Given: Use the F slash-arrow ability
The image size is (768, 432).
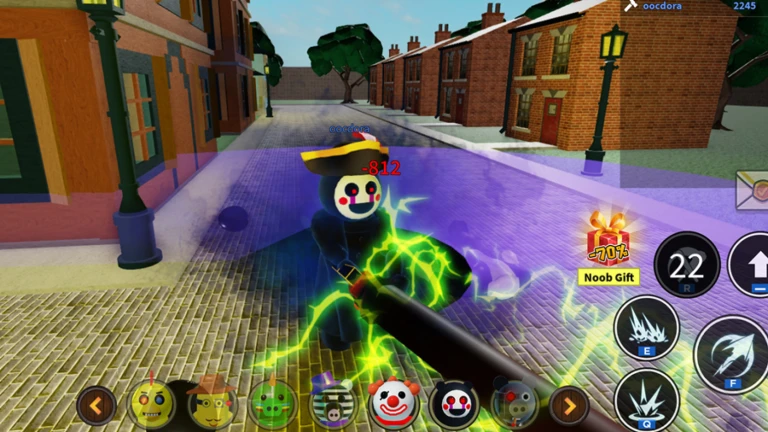Looking at the screenshot, I should [731, 354].
